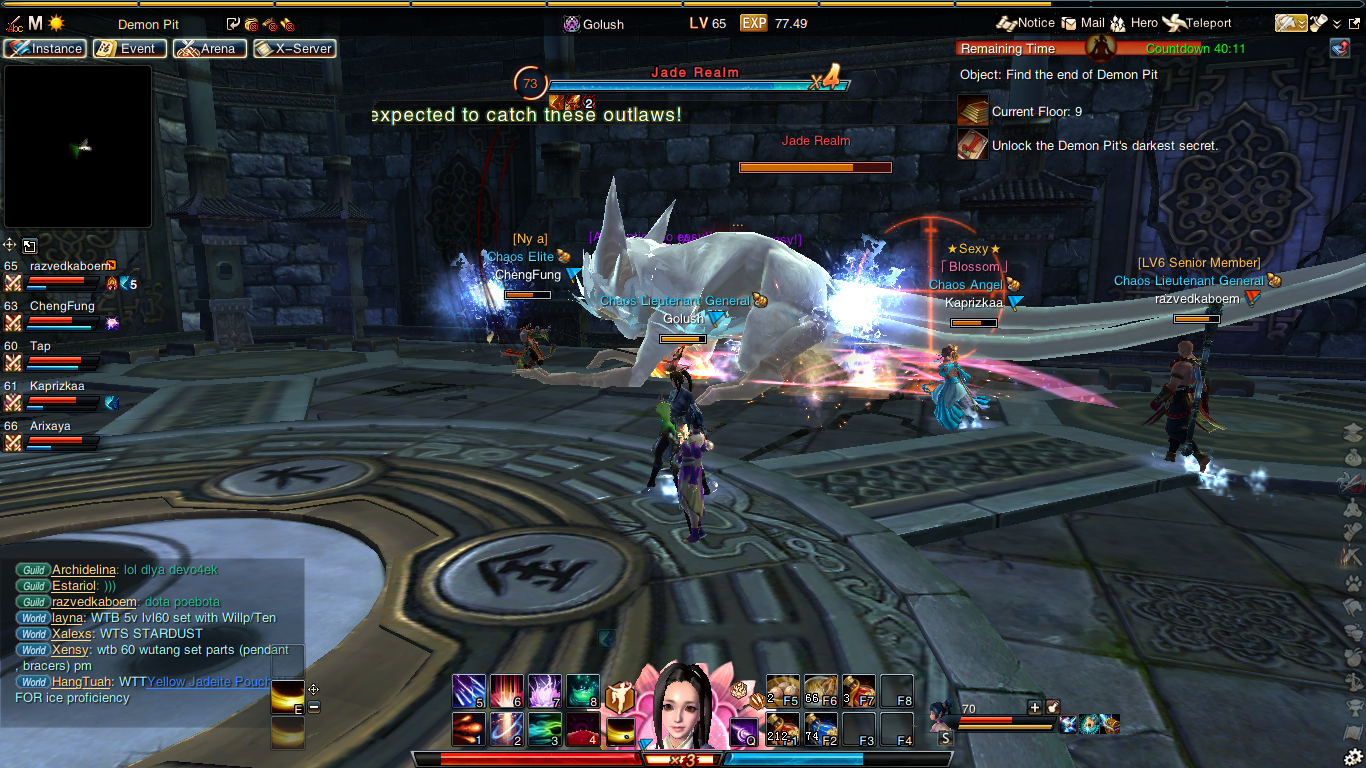This screenshot has height=768, width=1366.
Task: Activate the fireball skill in slot 1
Action: (469, 729)
